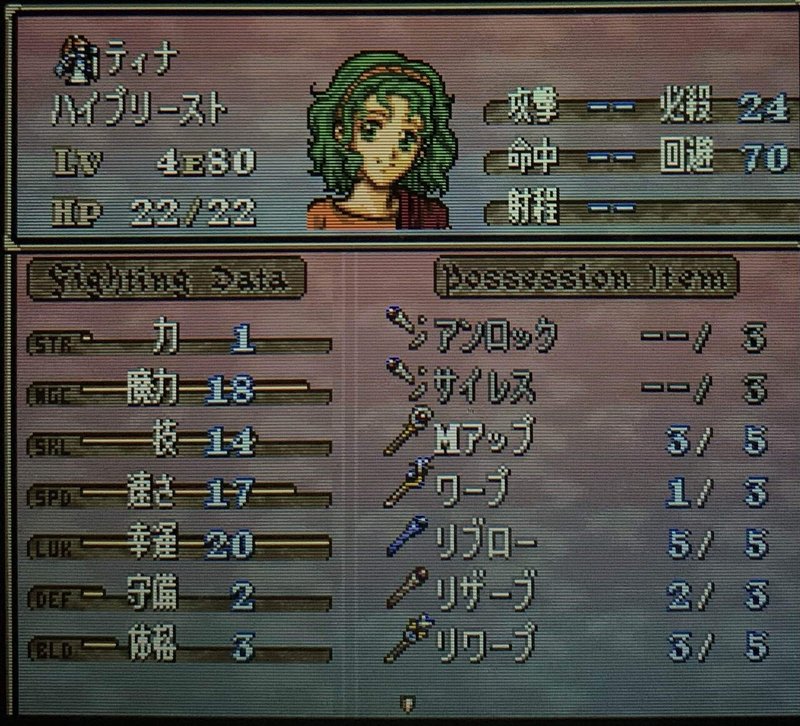Click the Fighting Data header
Screen dimensions: 800x726
point(165,279)
